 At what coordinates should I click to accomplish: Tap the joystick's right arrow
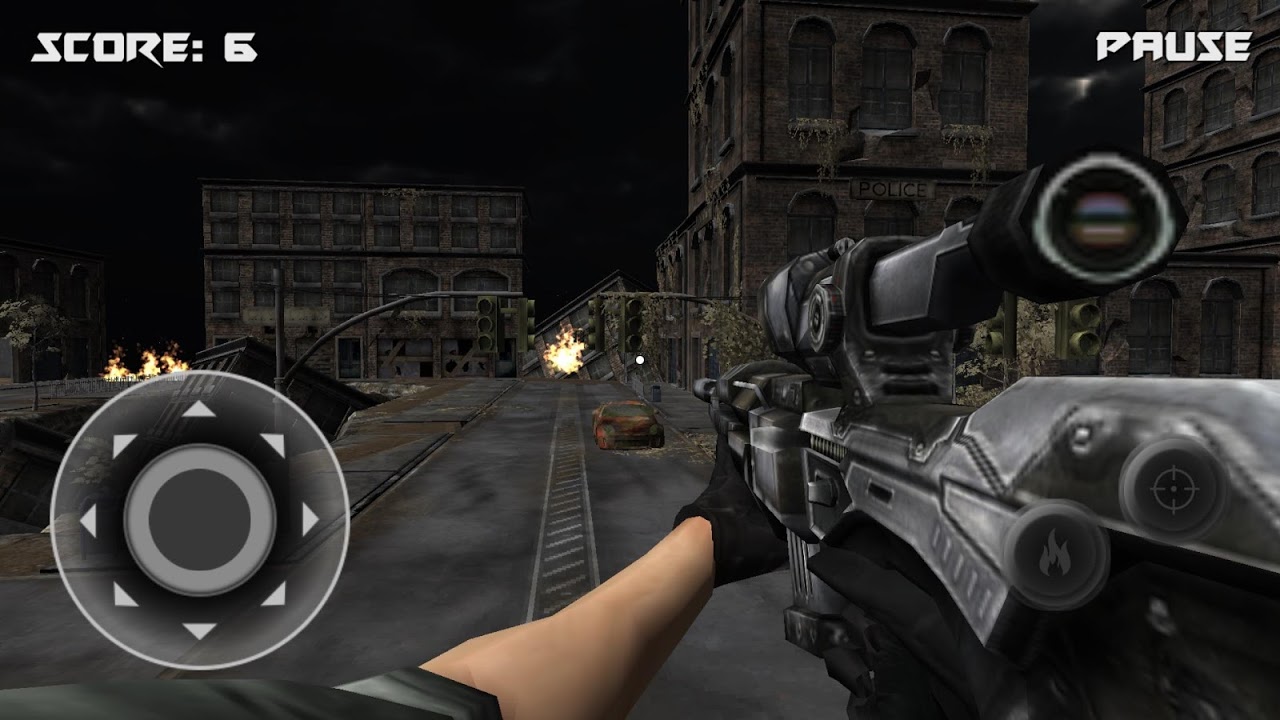coord(310,520)
